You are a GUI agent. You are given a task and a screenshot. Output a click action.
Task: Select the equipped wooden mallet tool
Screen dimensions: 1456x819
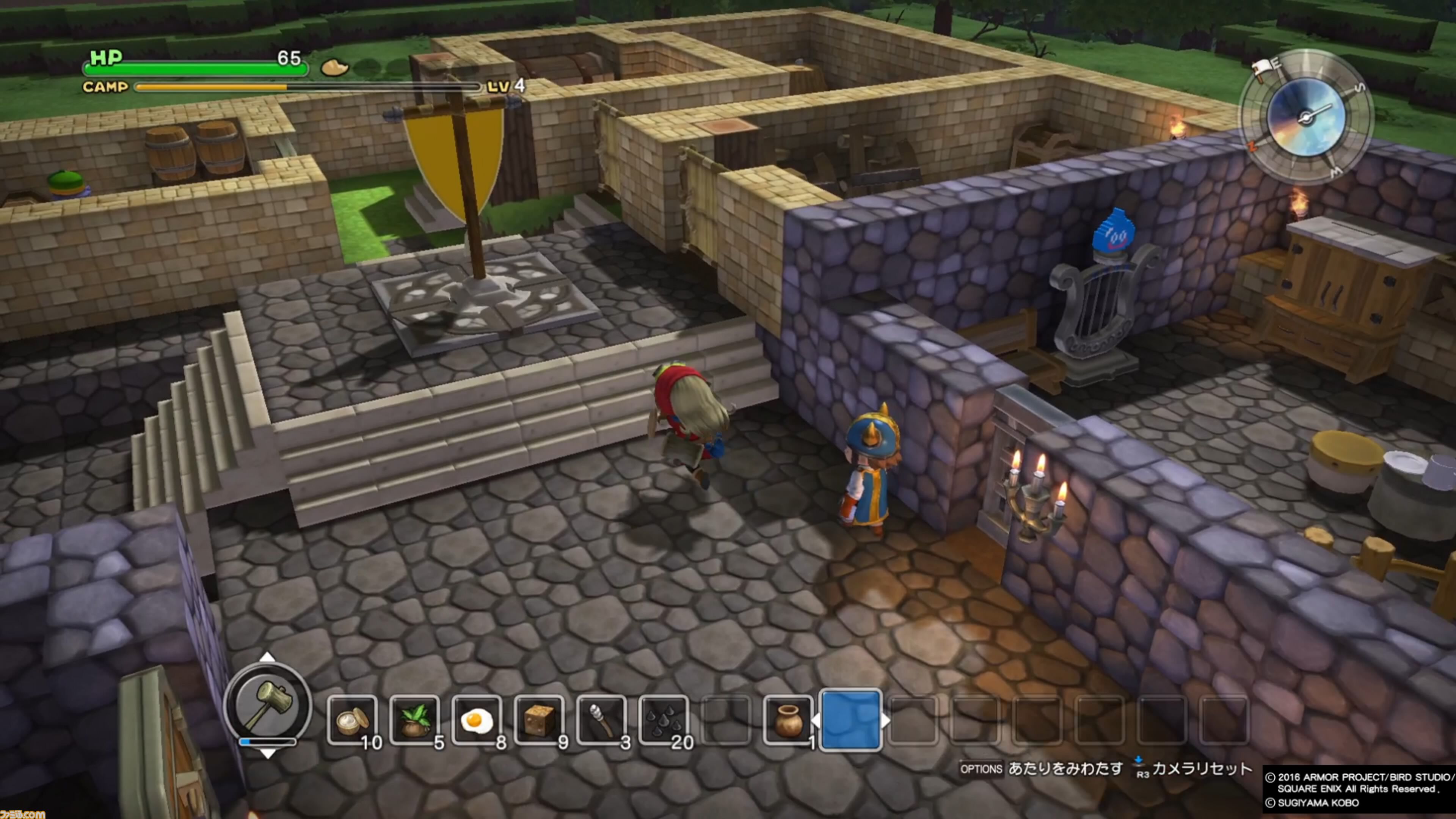coord(268,704)
